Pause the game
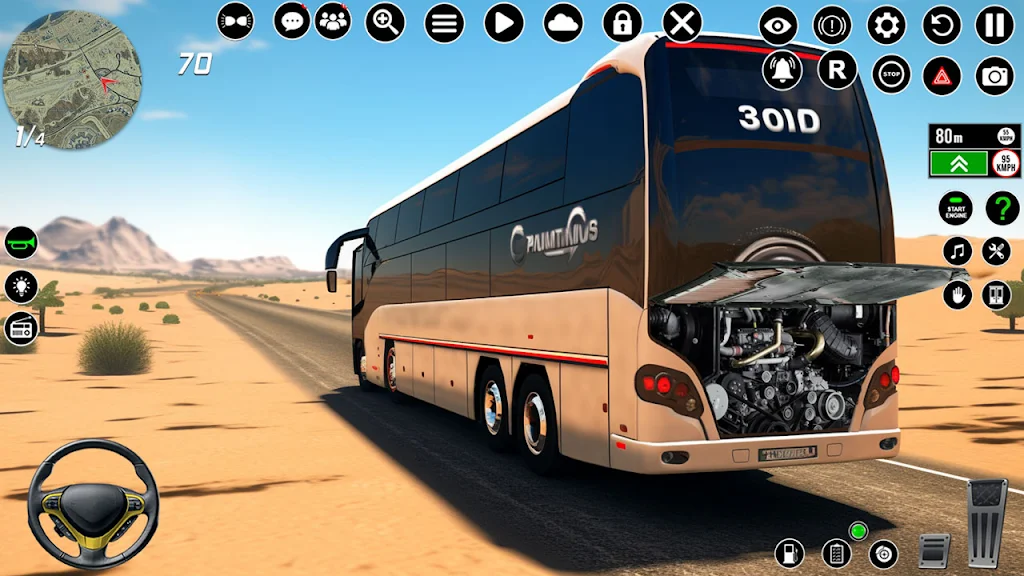 pyautogui.click(x=994, y=25)
